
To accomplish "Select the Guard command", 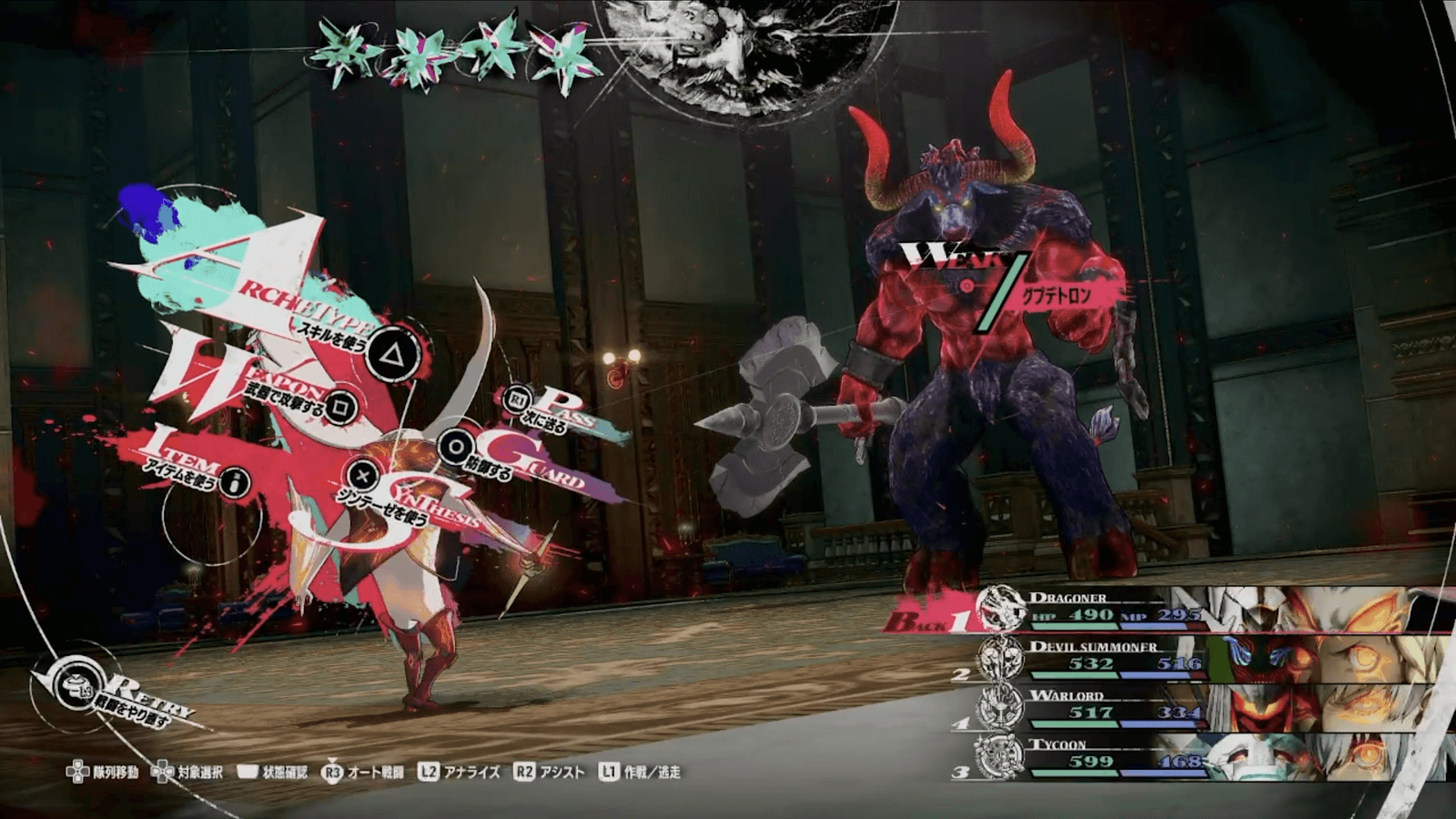I will click(x=454, y=446).
